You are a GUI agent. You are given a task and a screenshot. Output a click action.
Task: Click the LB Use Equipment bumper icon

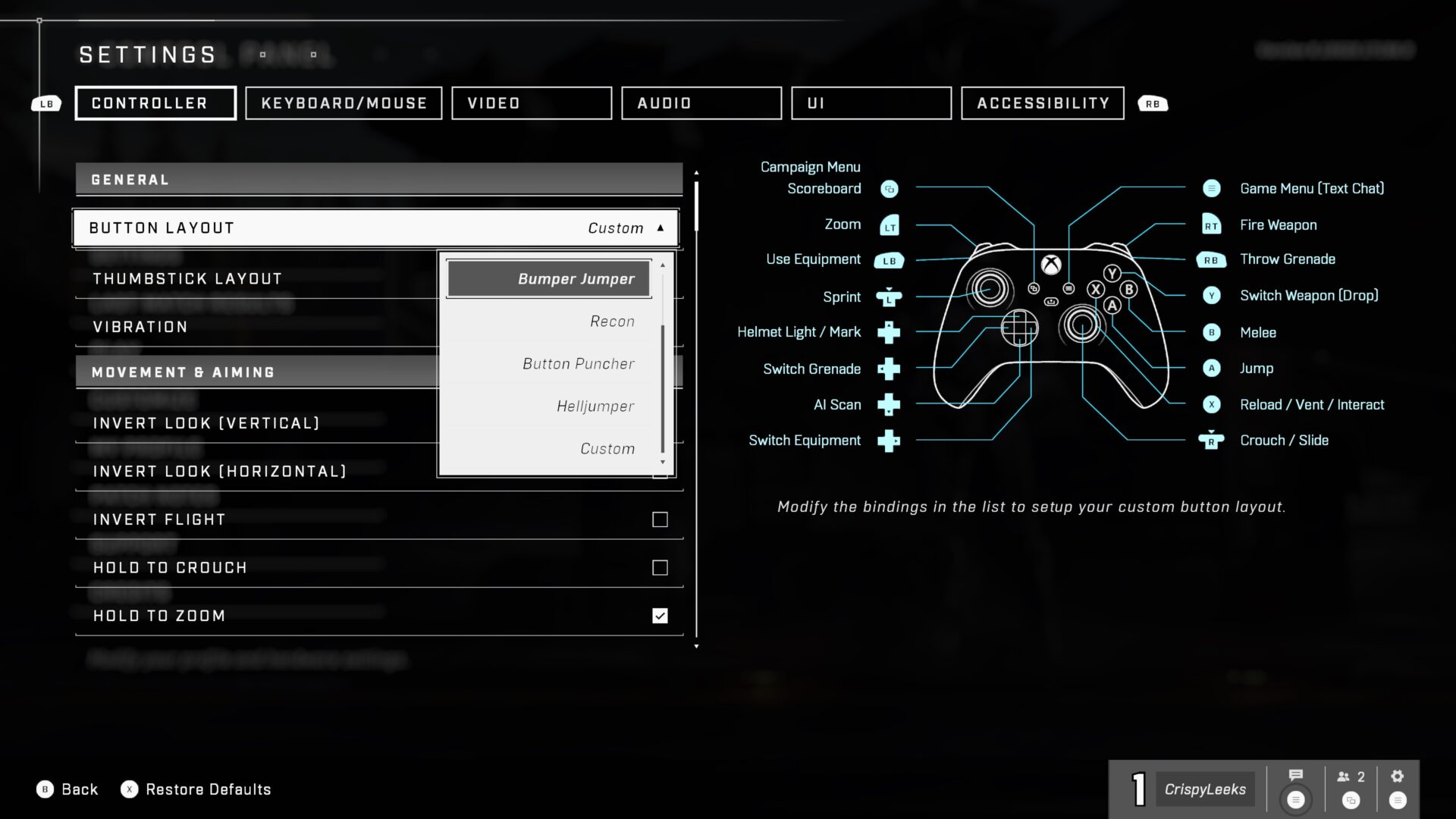[x=889, y=259]
